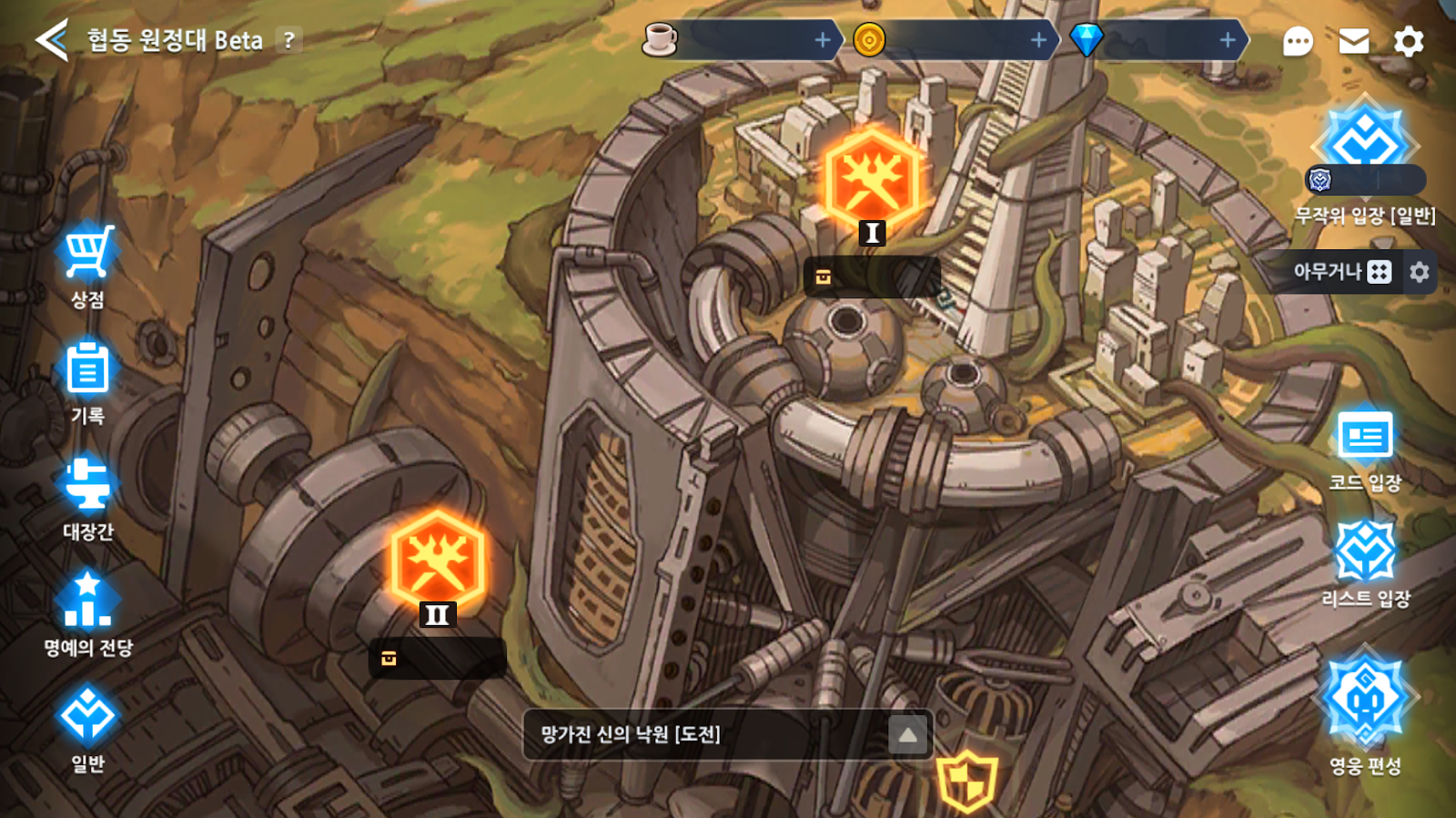Go back with the arrow button
The width and height of the screenshot is (1456, 818).
[x=51, y=40]
